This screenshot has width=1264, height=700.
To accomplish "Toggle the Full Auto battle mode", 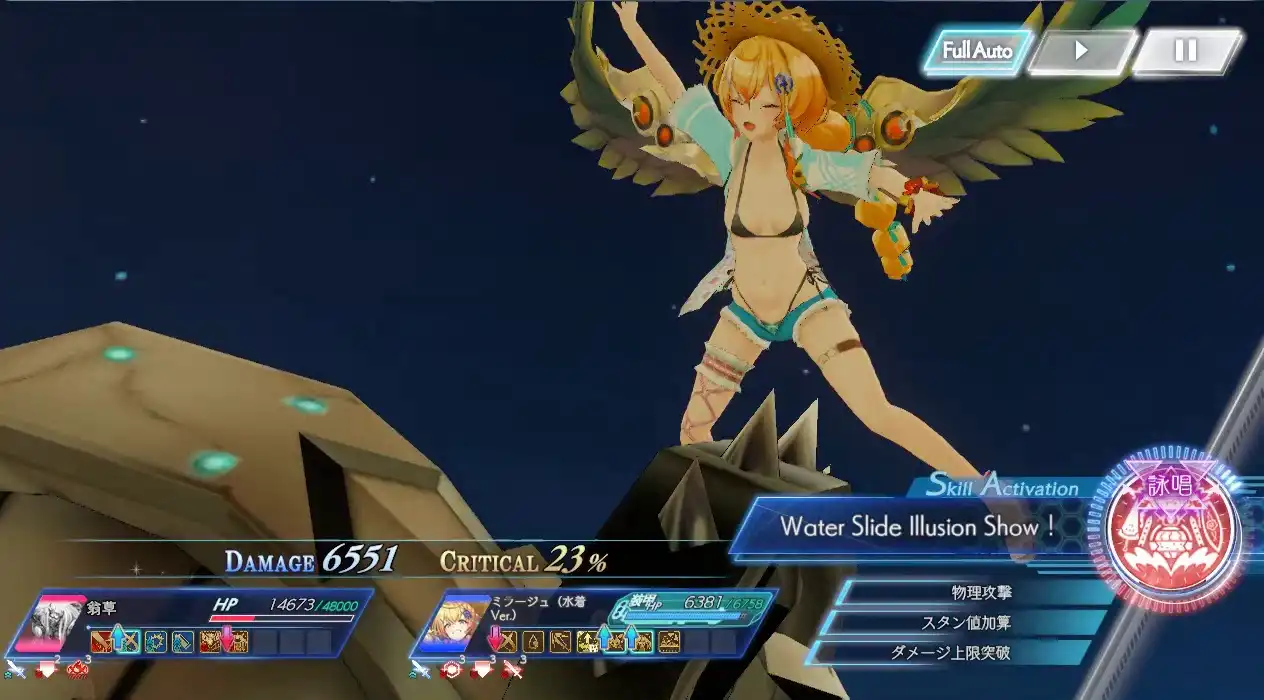I will coord(976,51).
